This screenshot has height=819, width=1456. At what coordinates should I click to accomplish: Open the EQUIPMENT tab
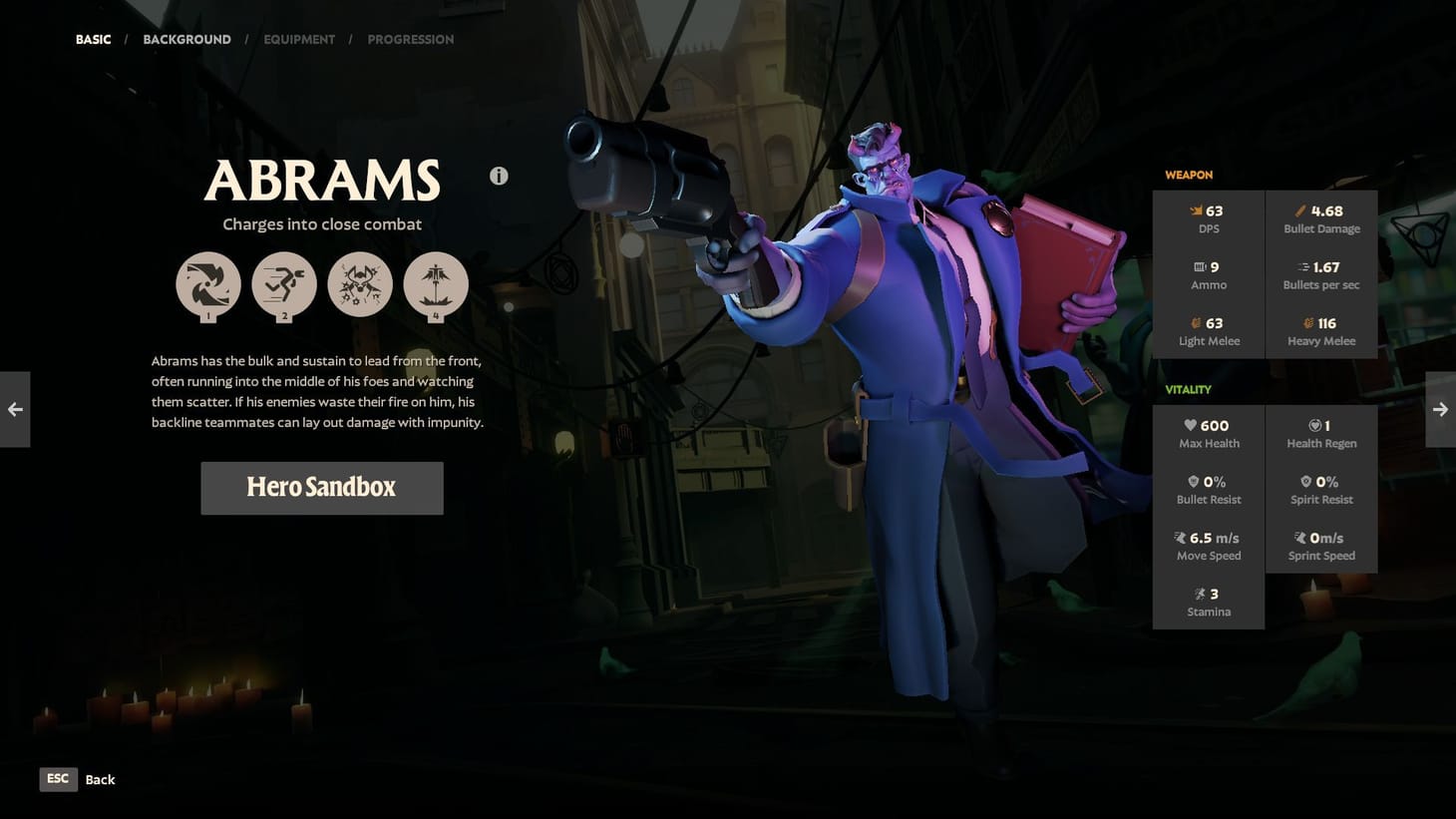[x=299, y=39]
